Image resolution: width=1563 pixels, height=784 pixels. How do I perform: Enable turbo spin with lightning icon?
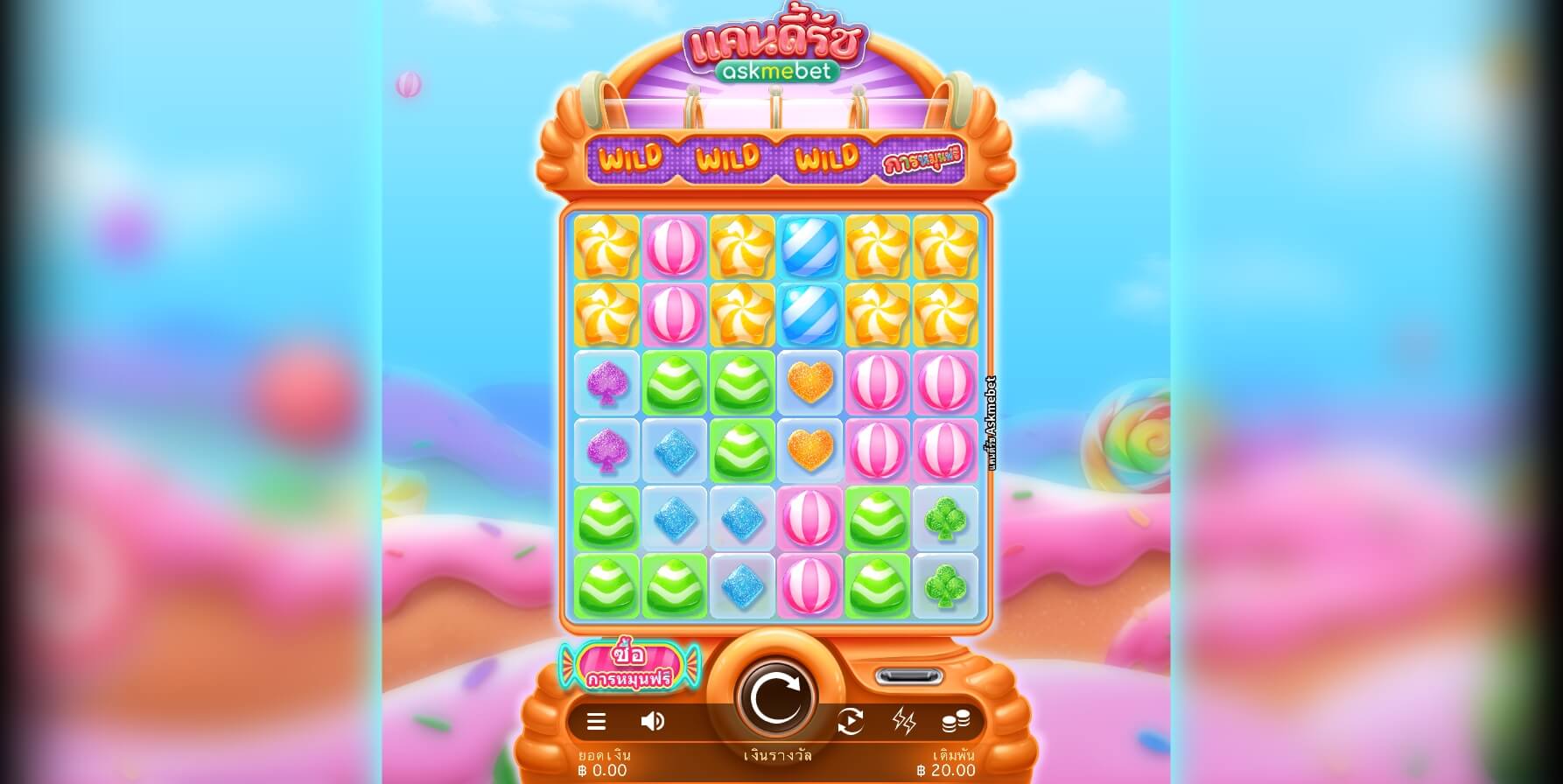906,721
